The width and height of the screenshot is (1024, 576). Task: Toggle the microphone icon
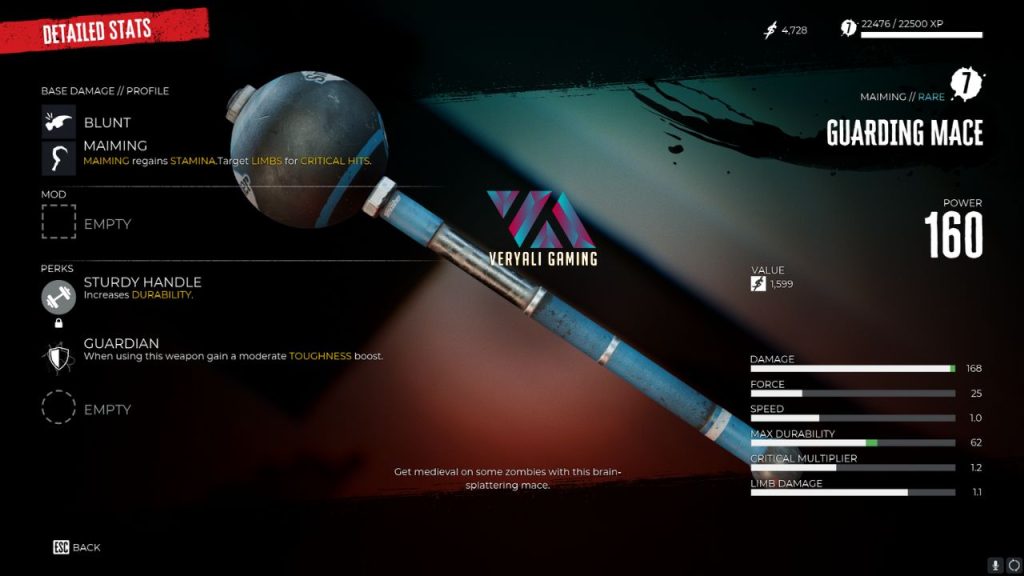tap(995, 564)
